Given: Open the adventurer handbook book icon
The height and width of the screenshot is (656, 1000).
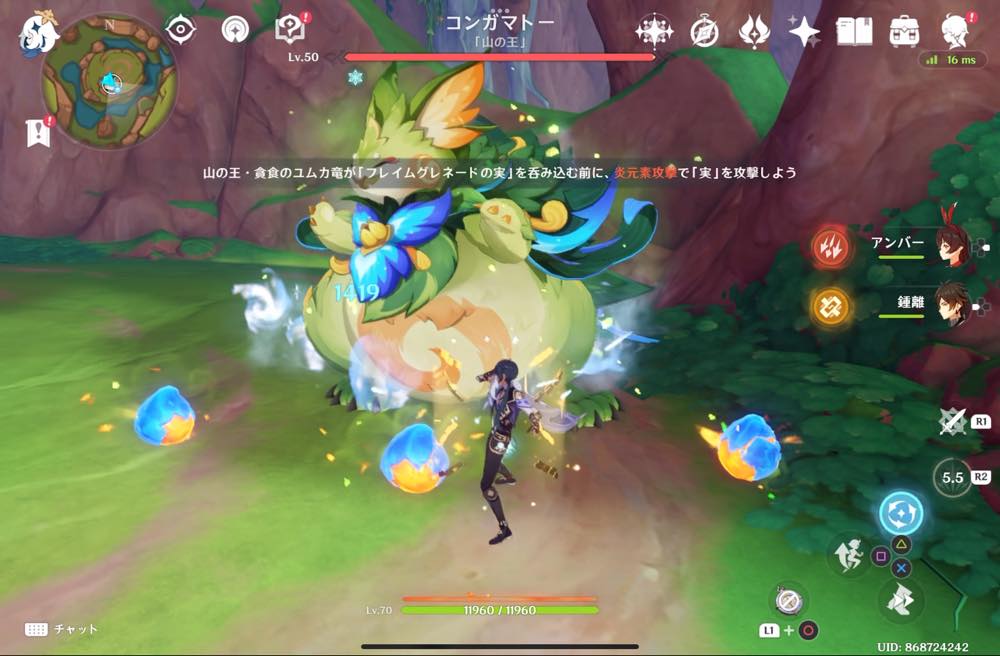Looking at the screenshot, I should 853,31.
